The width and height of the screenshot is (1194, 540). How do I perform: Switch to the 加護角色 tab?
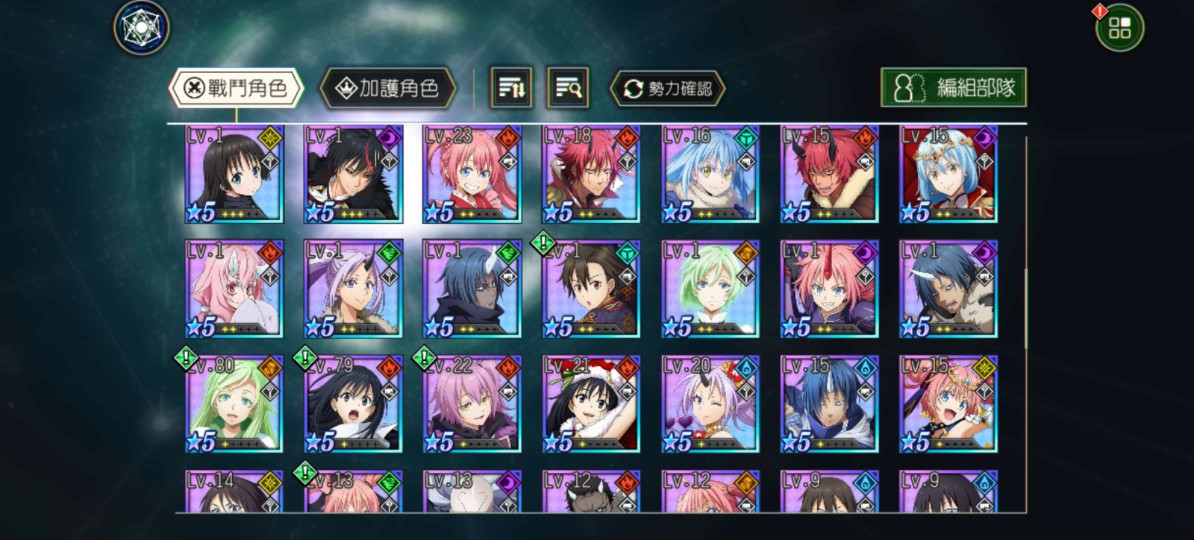tap(387, 88)
